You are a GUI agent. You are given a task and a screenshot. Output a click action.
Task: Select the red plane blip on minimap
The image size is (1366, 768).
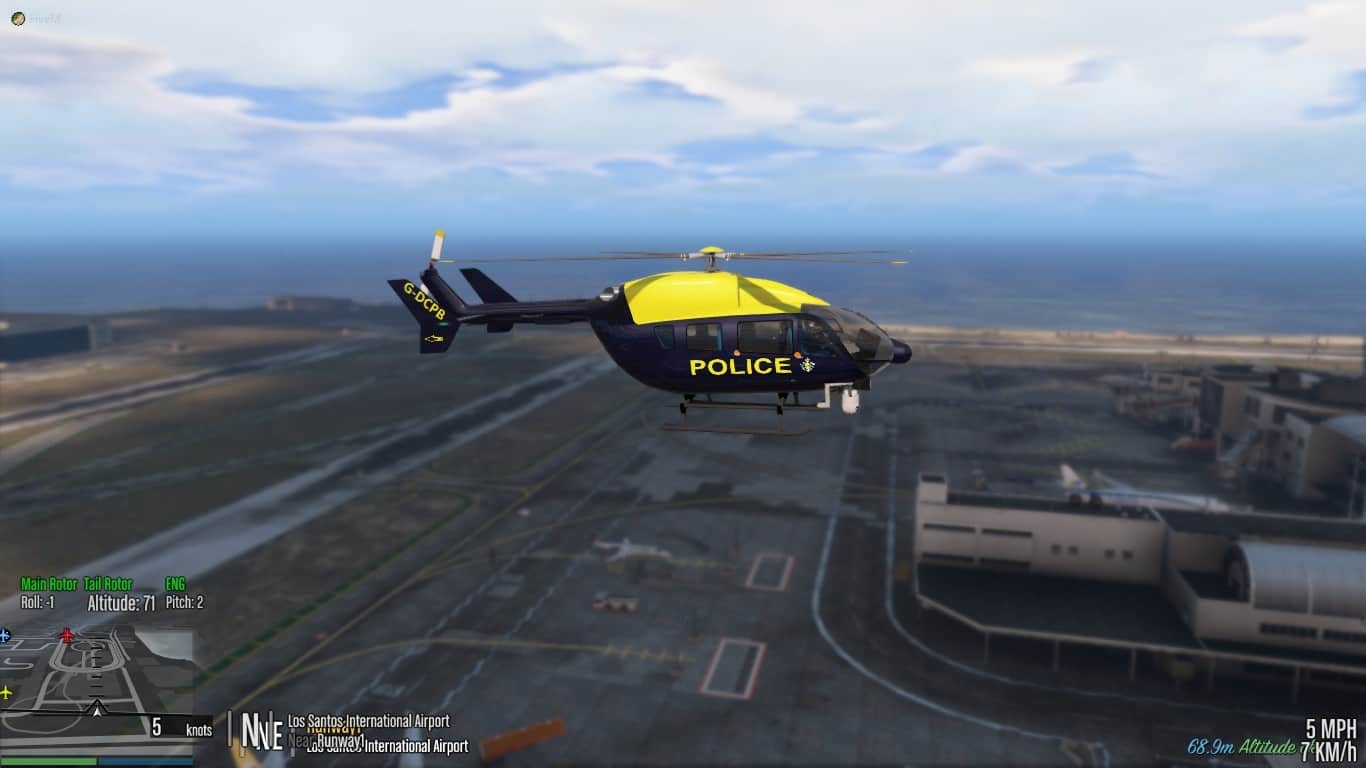tap(67, 635)
